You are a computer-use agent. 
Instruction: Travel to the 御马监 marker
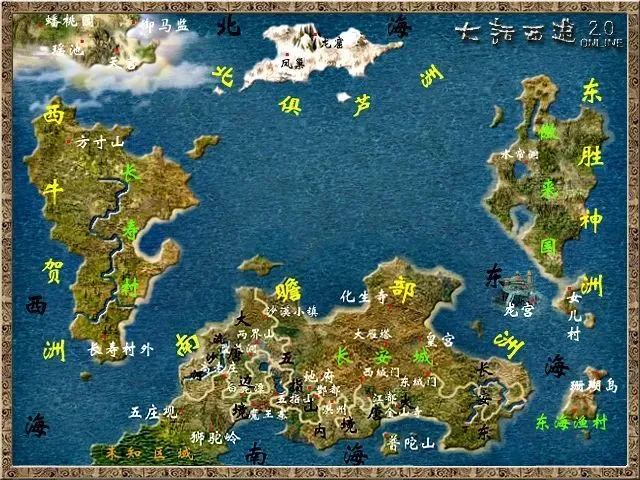(163, 26)
